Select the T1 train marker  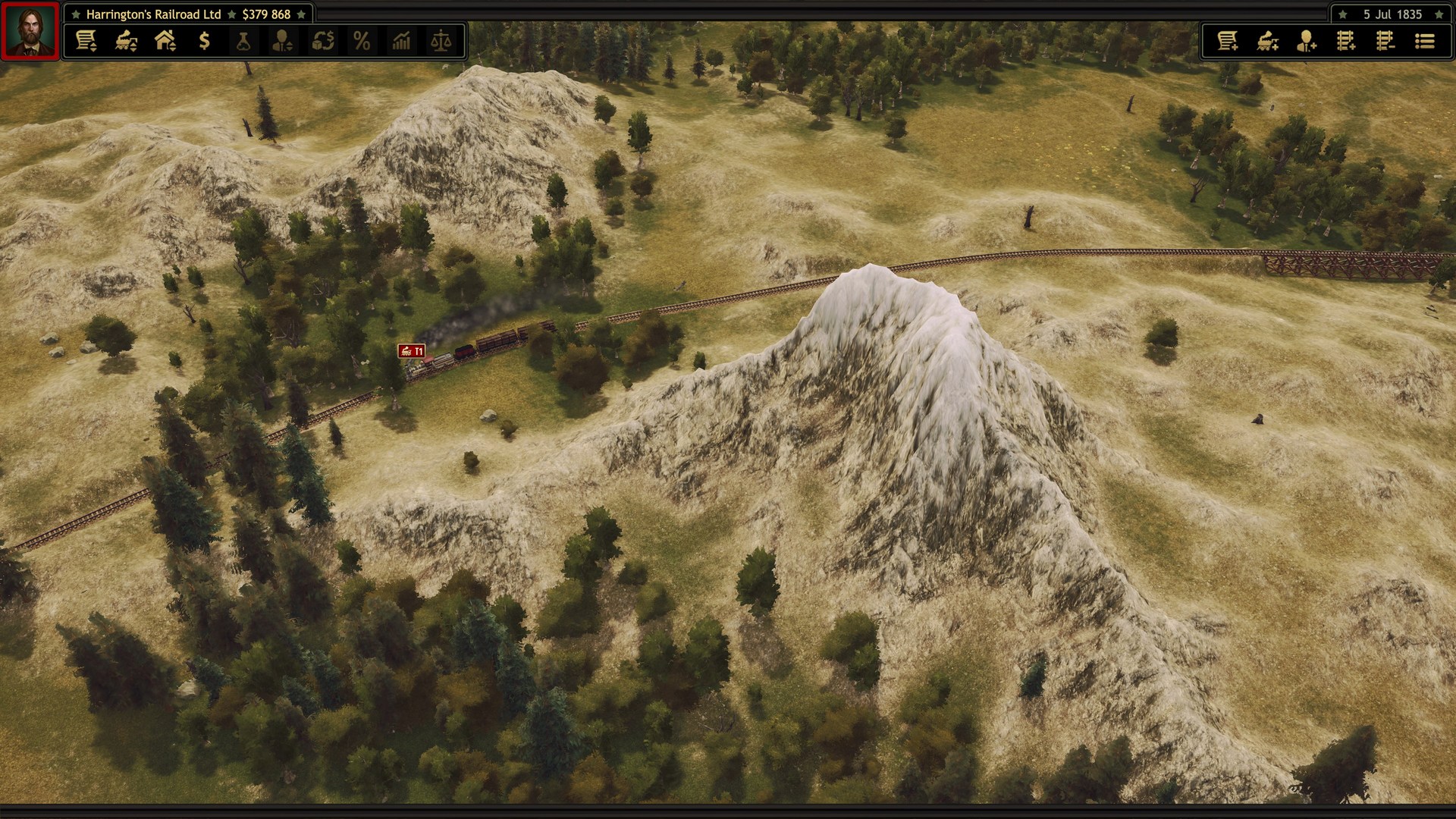tap(412, 351)
